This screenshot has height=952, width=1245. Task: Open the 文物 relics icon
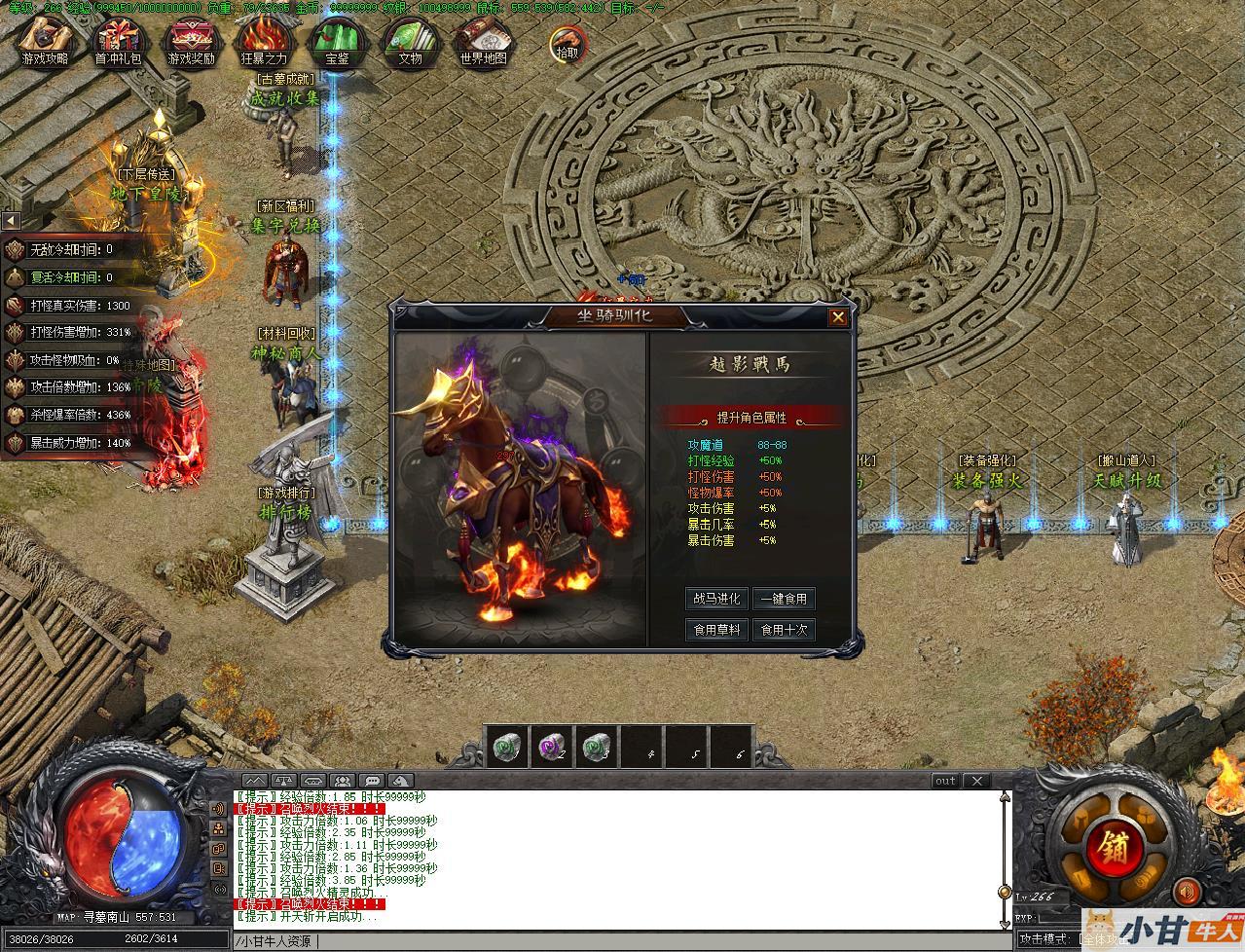click(410, 42)
